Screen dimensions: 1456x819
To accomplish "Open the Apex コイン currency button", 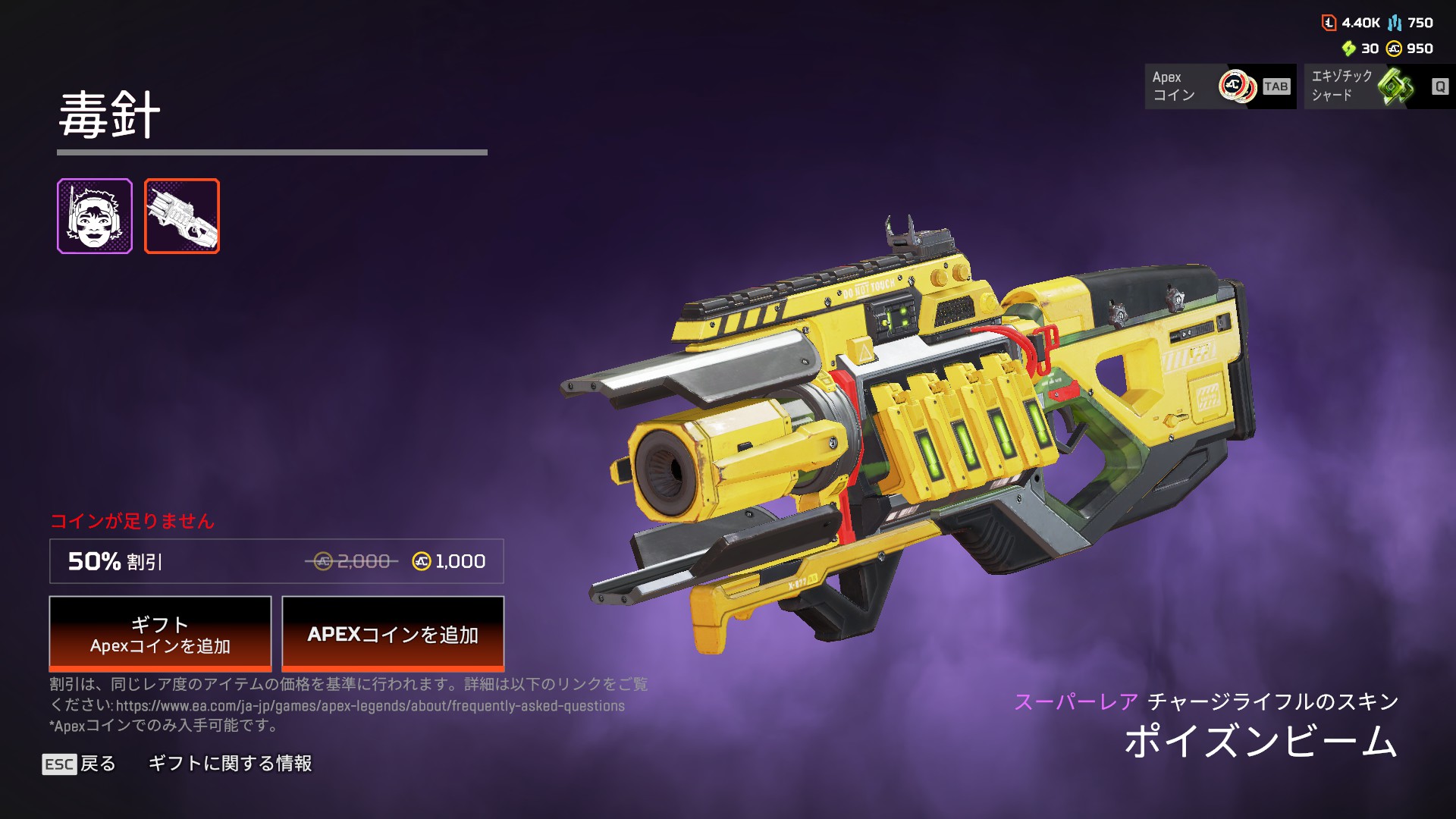I will (1219, 86).
